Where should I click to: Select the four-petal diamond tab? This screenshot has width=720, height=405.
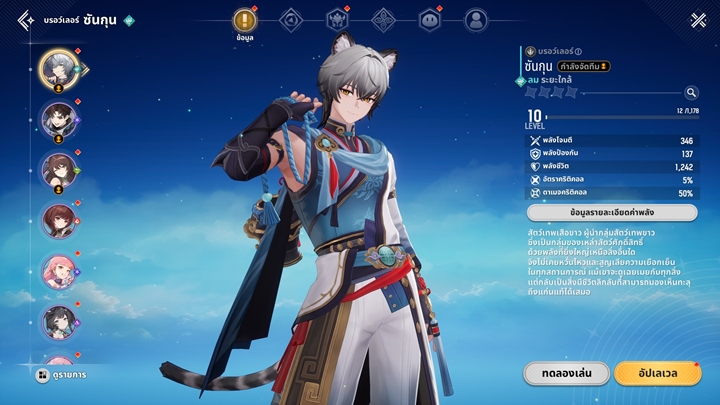384,20
